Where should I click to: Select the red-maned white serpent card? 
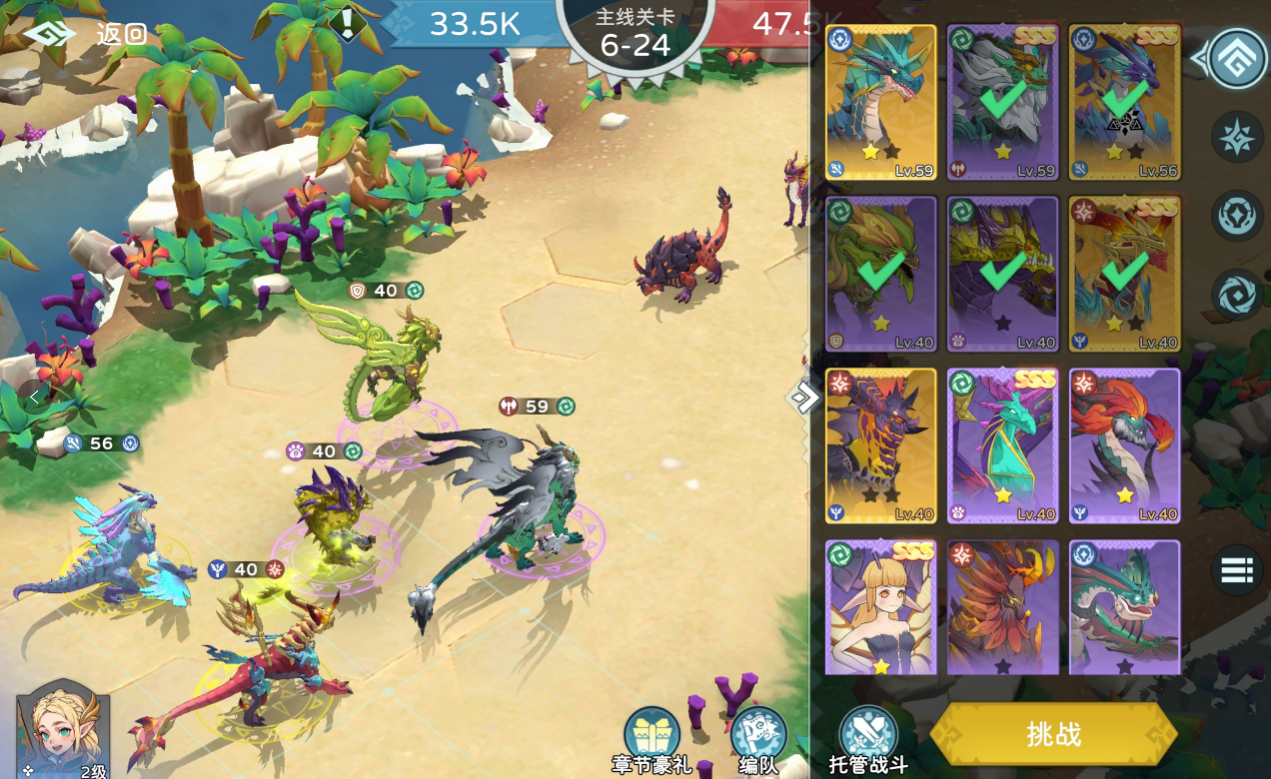(x=1124, y=445)
